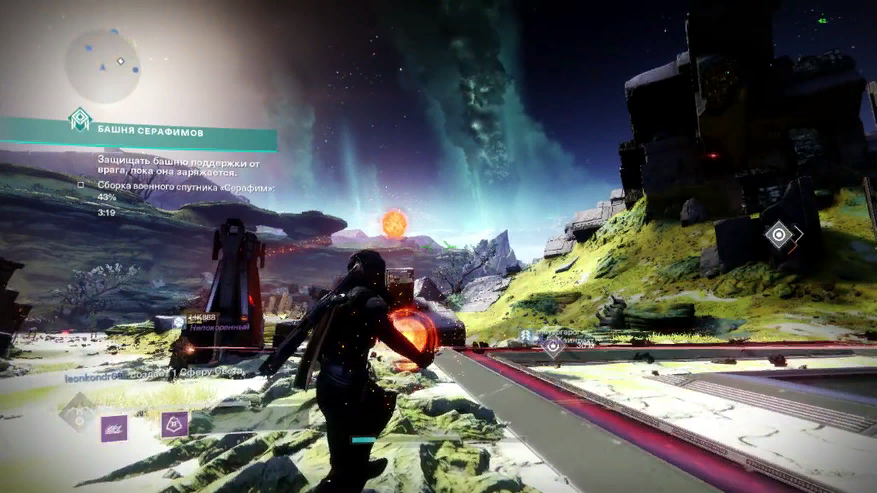Toggle the Сборка военного спутника objective checkbox
Screen dimensions: 877x493
pyautogui.click(x=81, y=185)
